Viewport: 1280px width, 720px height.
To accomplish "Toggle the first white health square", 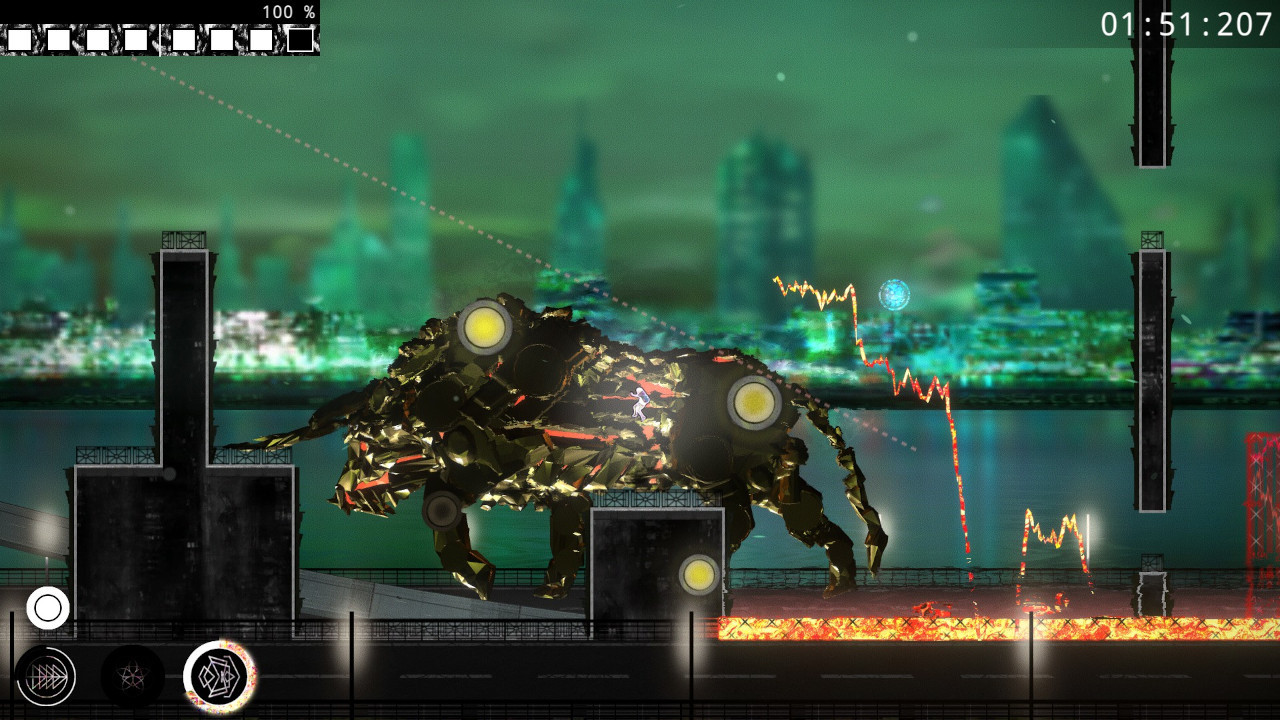I will point(19,38).
